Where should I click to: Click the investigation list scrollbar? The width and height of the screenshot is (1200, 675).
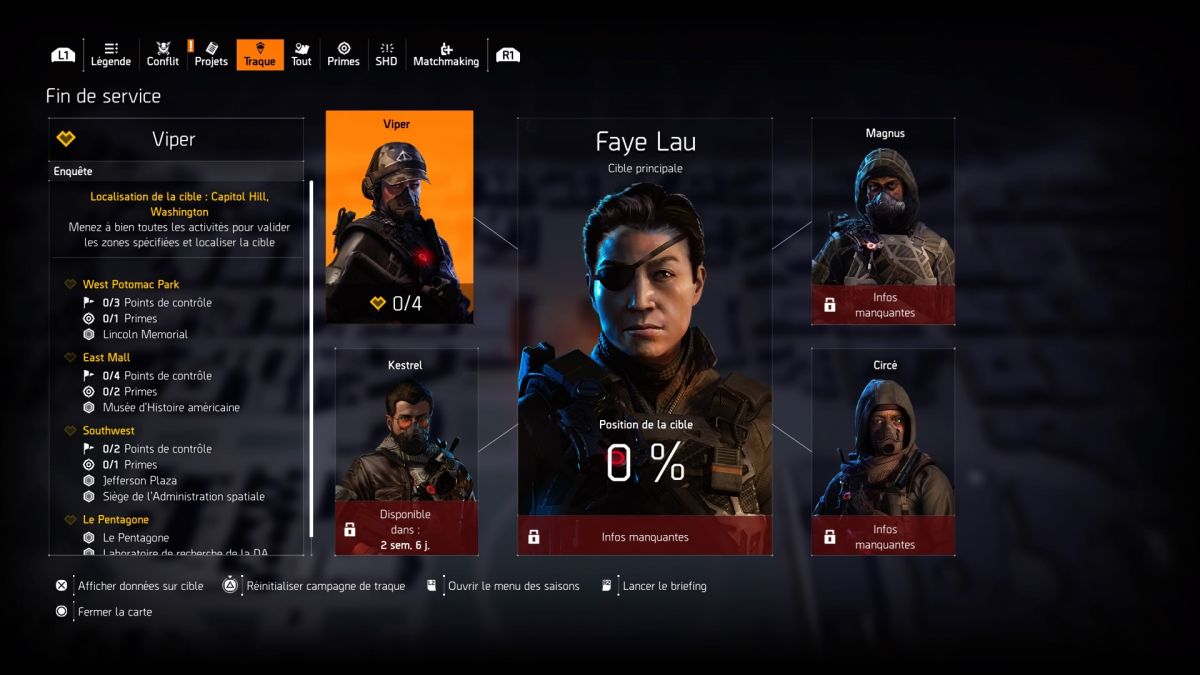[312, 360]
